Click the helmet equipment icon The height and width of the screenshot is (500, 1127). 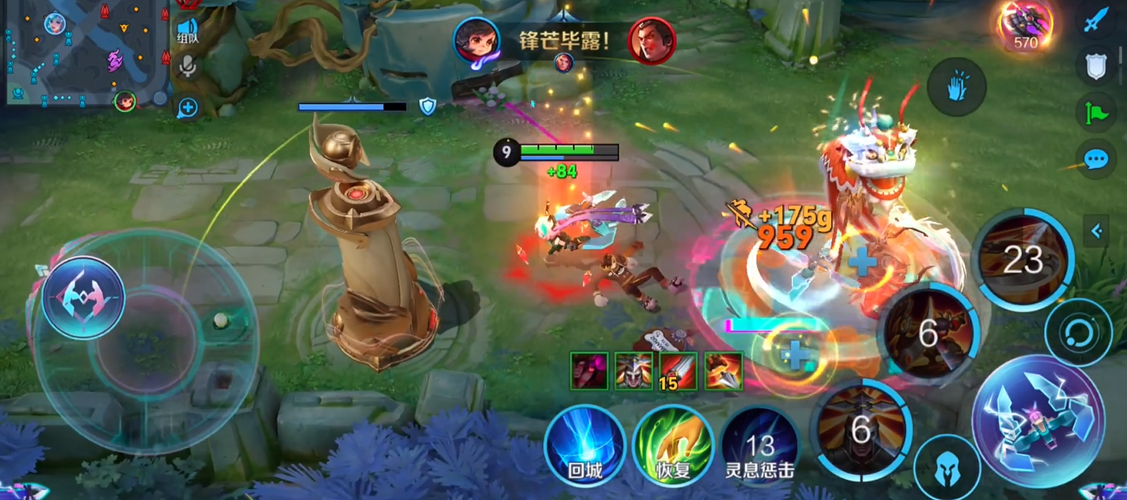[x=945, y=468]
